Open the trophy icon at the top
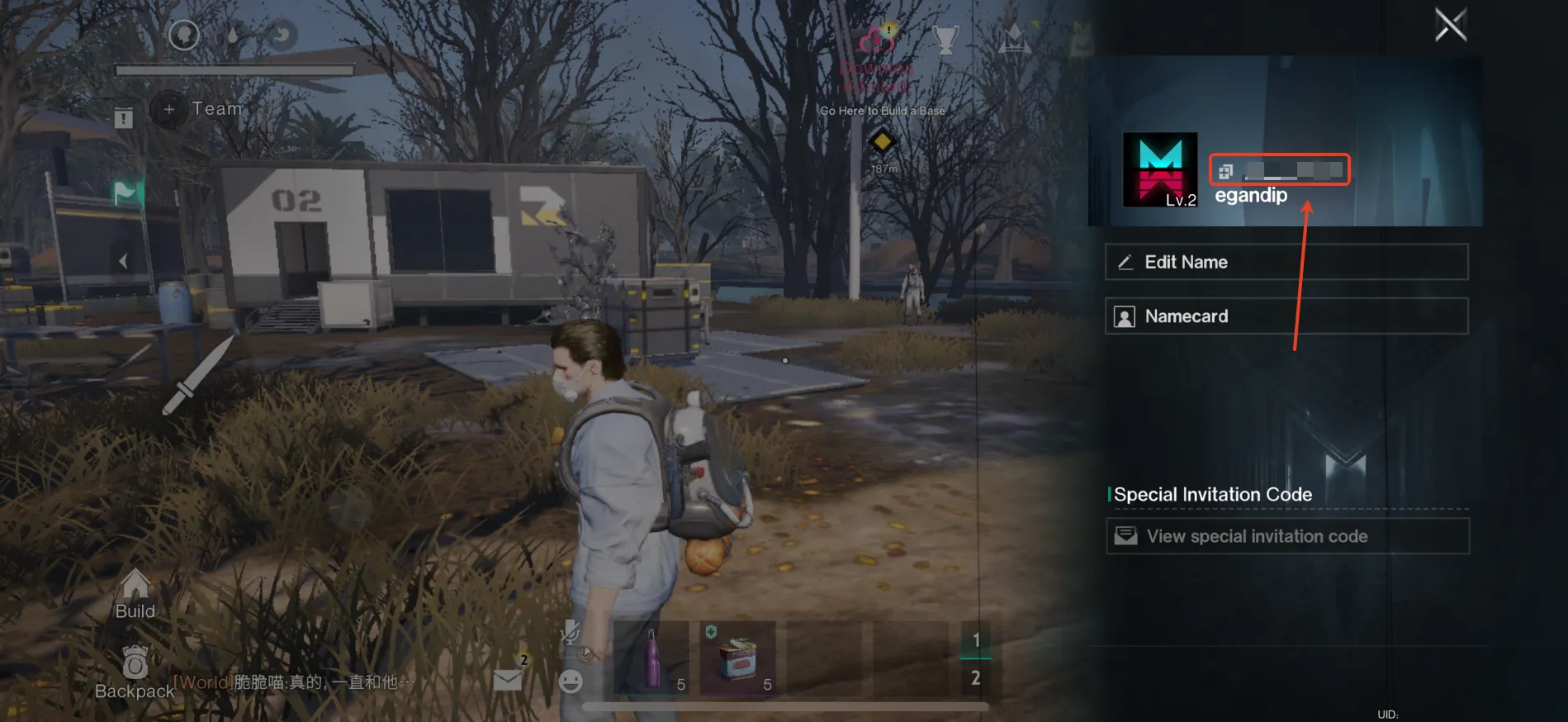 (945, 38)
